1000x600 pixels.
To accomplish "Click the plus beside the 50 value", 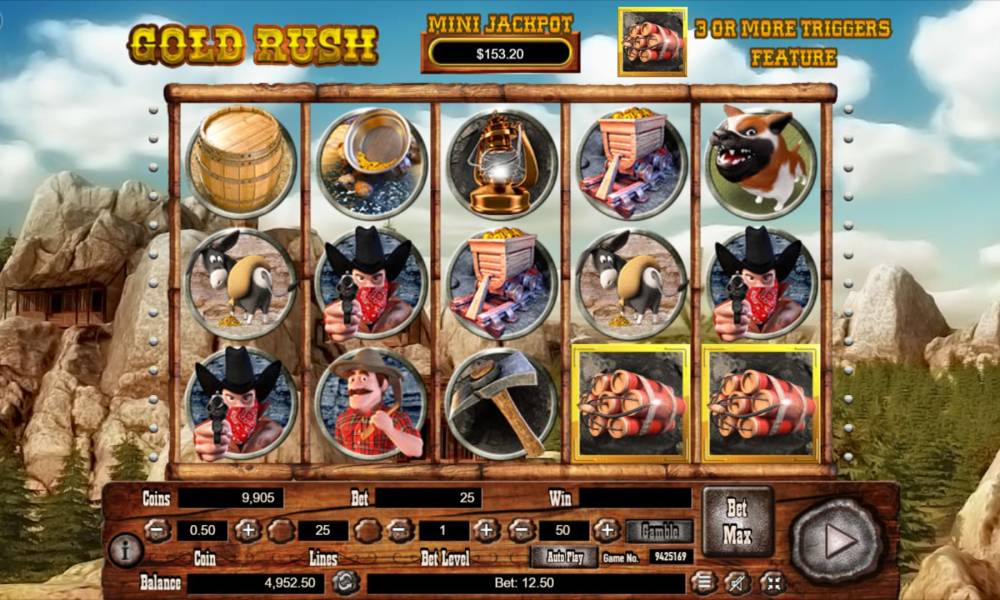I will pyautogui.click(x=607, y=531).
